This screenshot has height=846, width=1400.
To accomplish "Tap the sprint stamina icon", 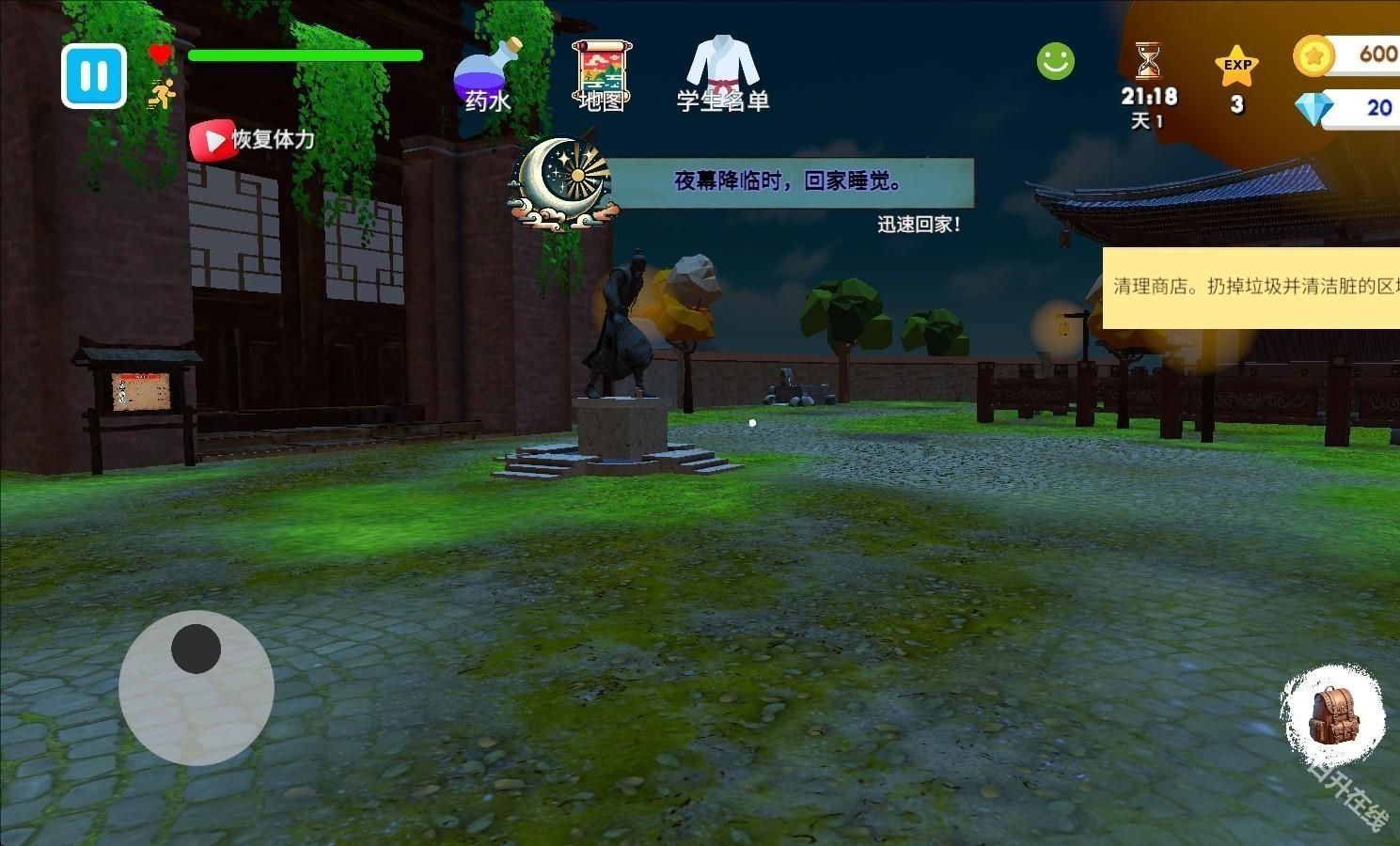I will click(162, 94).
